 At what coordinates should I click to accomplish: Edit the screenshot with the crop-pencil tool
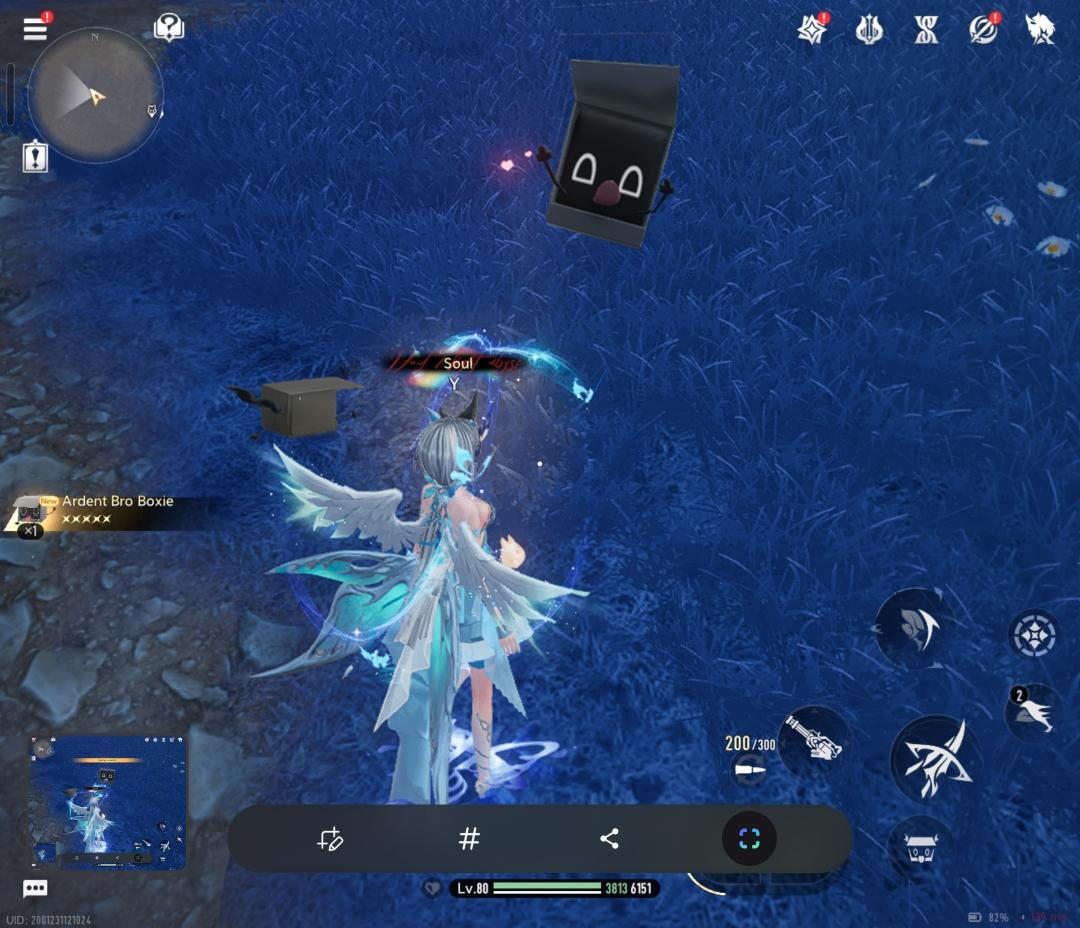pyautogui.click(x=330, y=839)
